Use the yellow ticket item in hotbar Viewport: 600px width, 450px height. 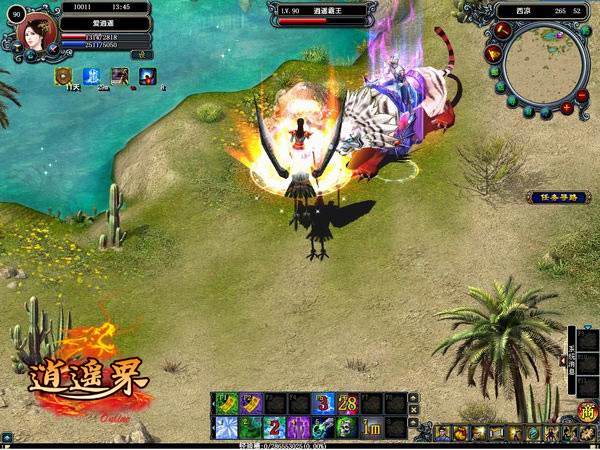[x=226, y=403]
